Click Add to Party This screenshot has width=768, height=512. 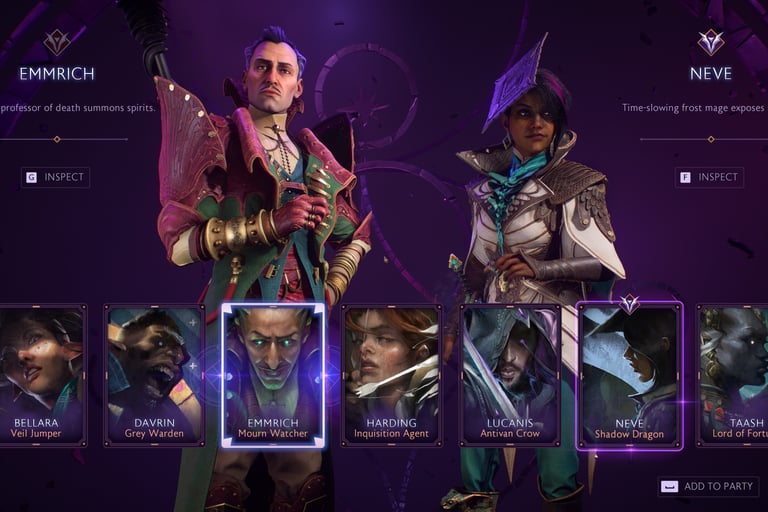708,486
